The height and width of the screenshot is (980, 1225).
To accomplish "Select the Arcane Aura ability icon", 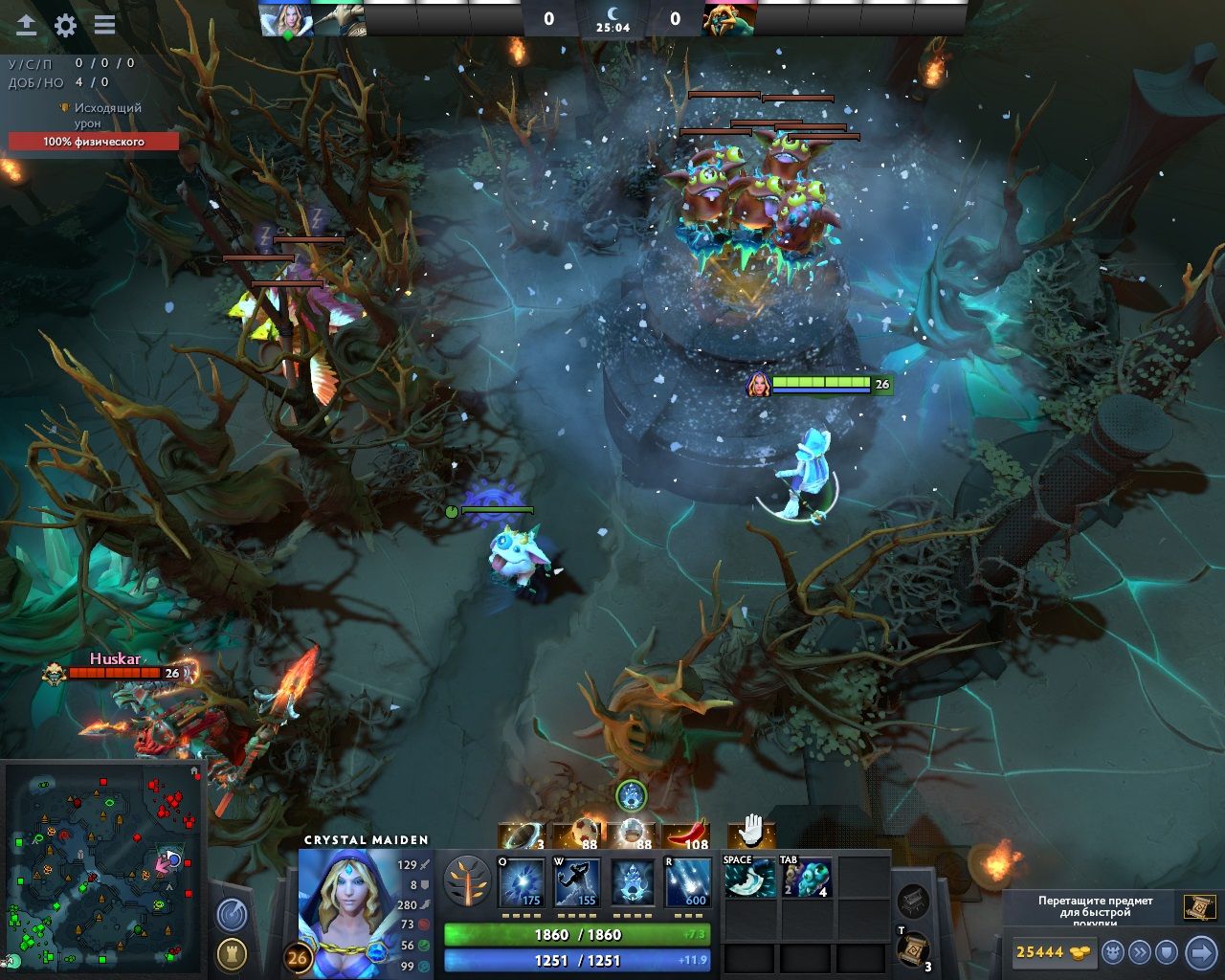I will pyautogui.click(x=633, y=882).
